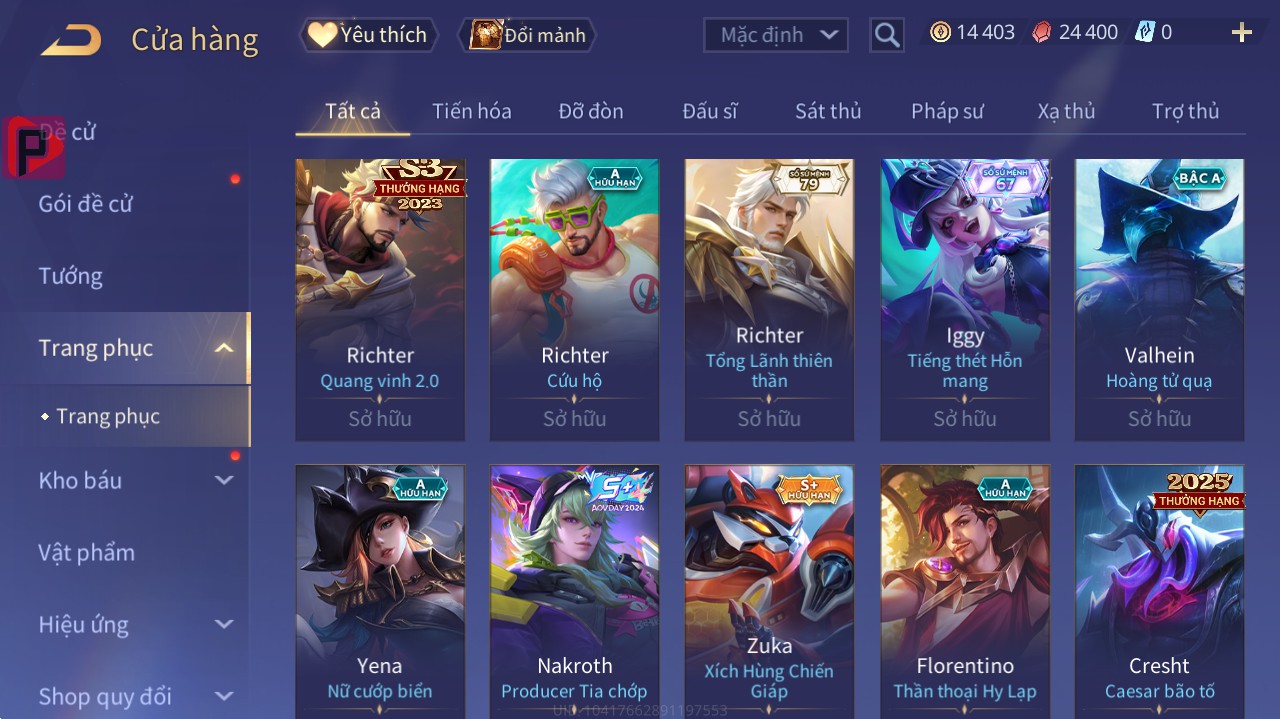The width and height of the screenshot is (1280, 719).
Task: Expand the Kho báu menu
Action: click(x=134, y=480)
